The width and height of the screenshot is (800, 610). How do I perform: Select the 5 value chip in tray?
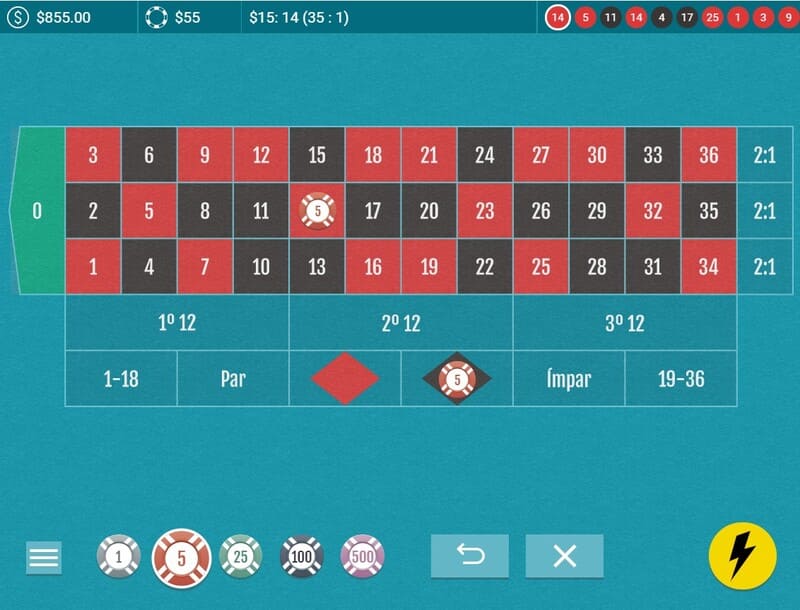coord(181,558)
